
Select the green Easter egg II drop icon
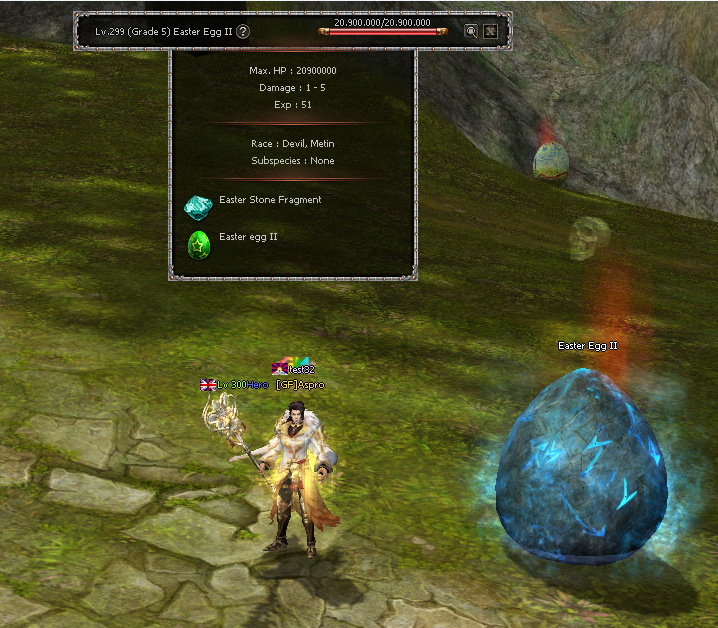tap(198, 243)
